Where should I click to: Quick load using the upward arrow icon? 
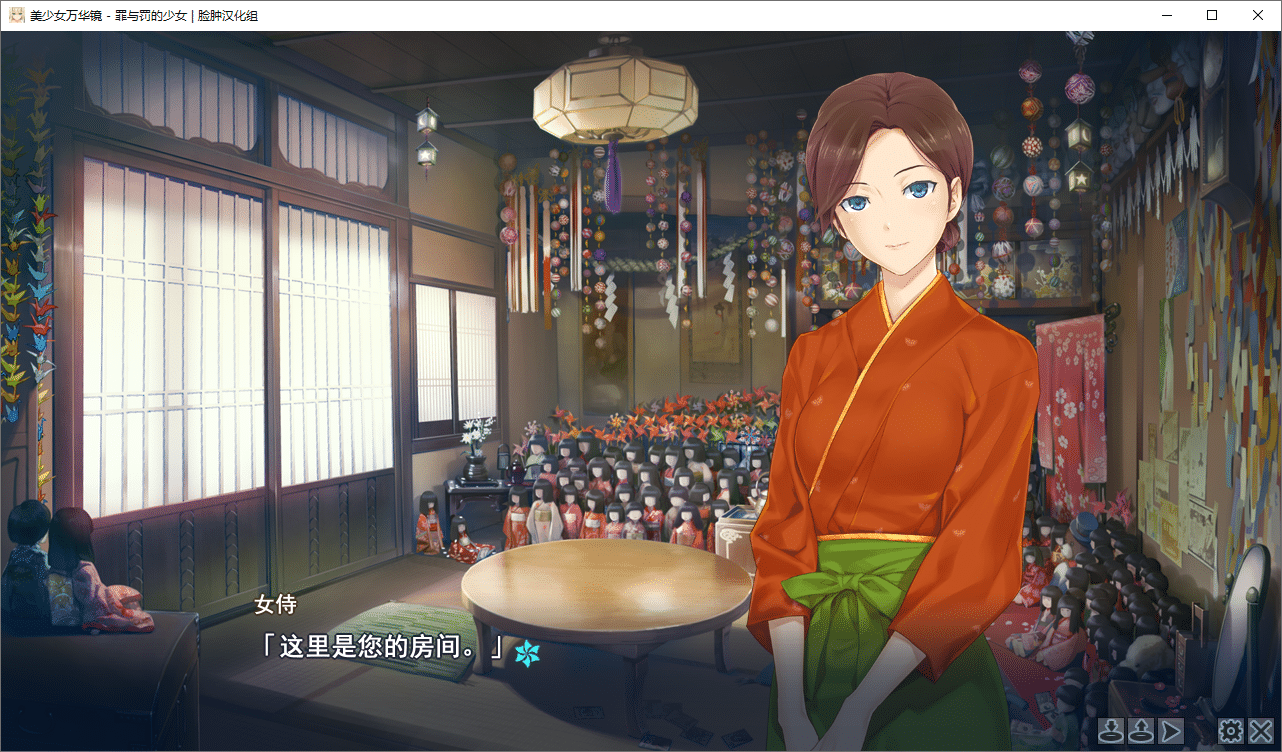pyautogui.click(x=1140, y=730)
